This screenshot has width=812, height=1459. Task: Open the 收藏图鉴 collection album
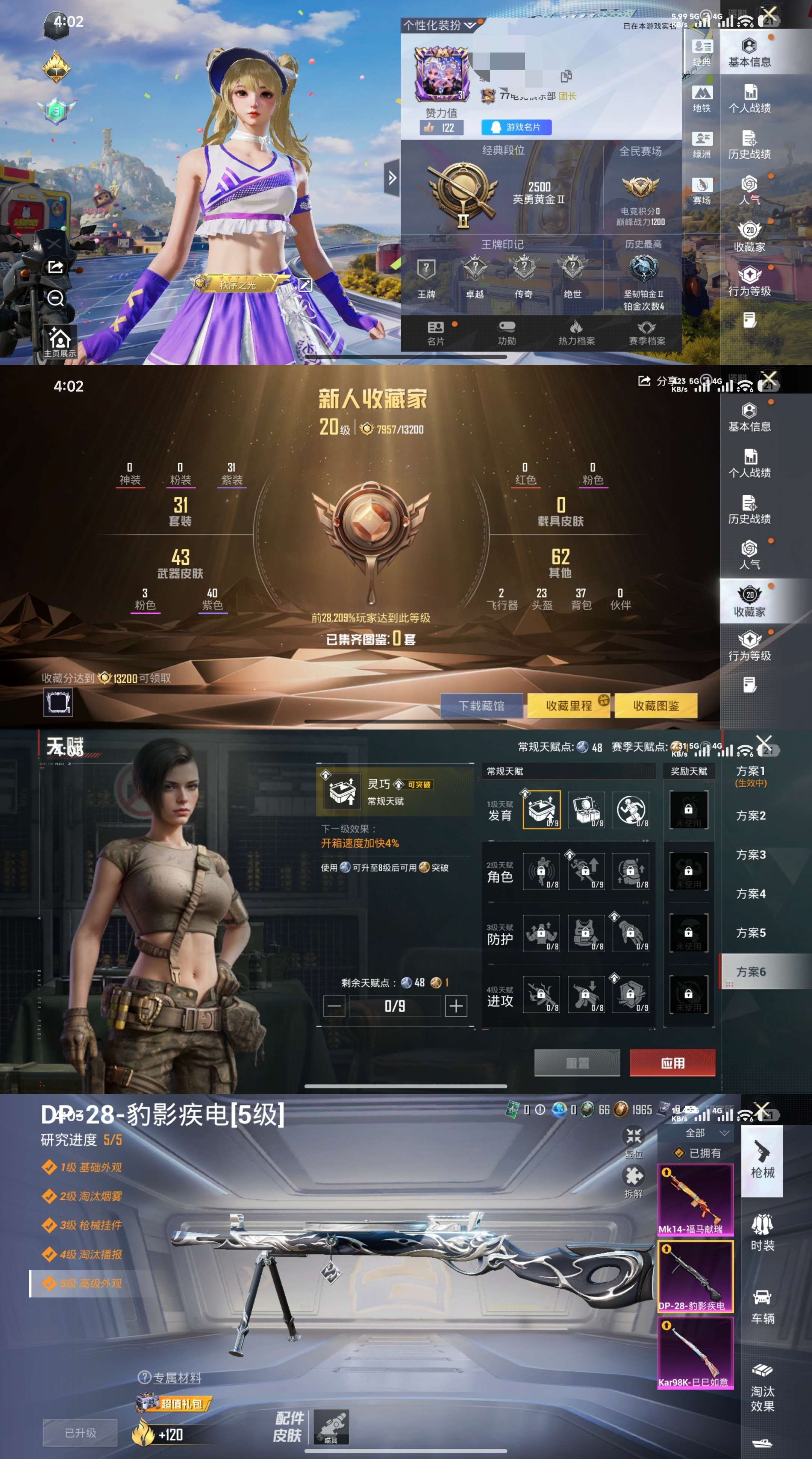(x=656, y=706)
